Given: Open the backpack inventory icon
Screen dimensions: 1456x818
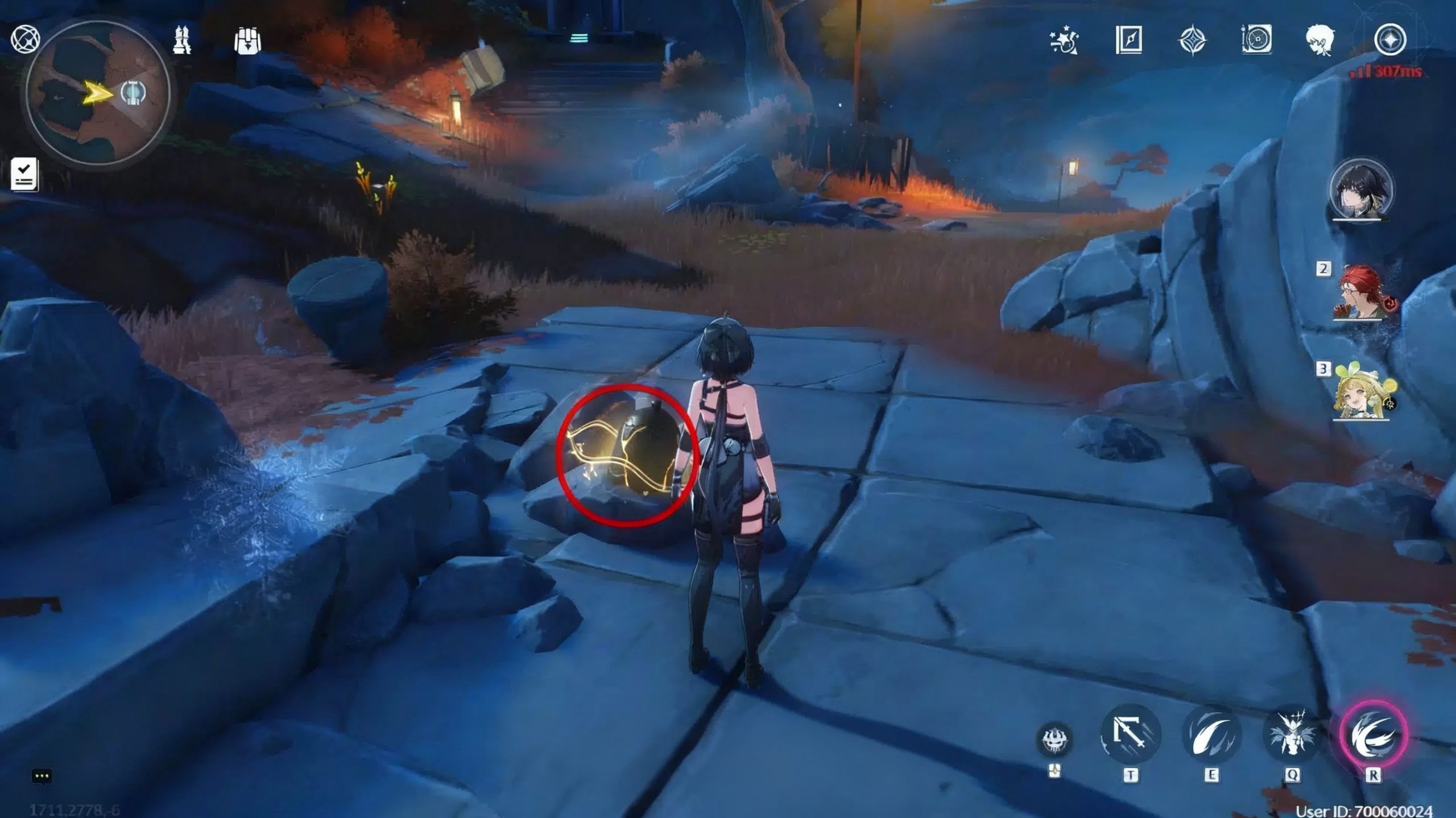Looking at the screenshot, I should [247, 41].
